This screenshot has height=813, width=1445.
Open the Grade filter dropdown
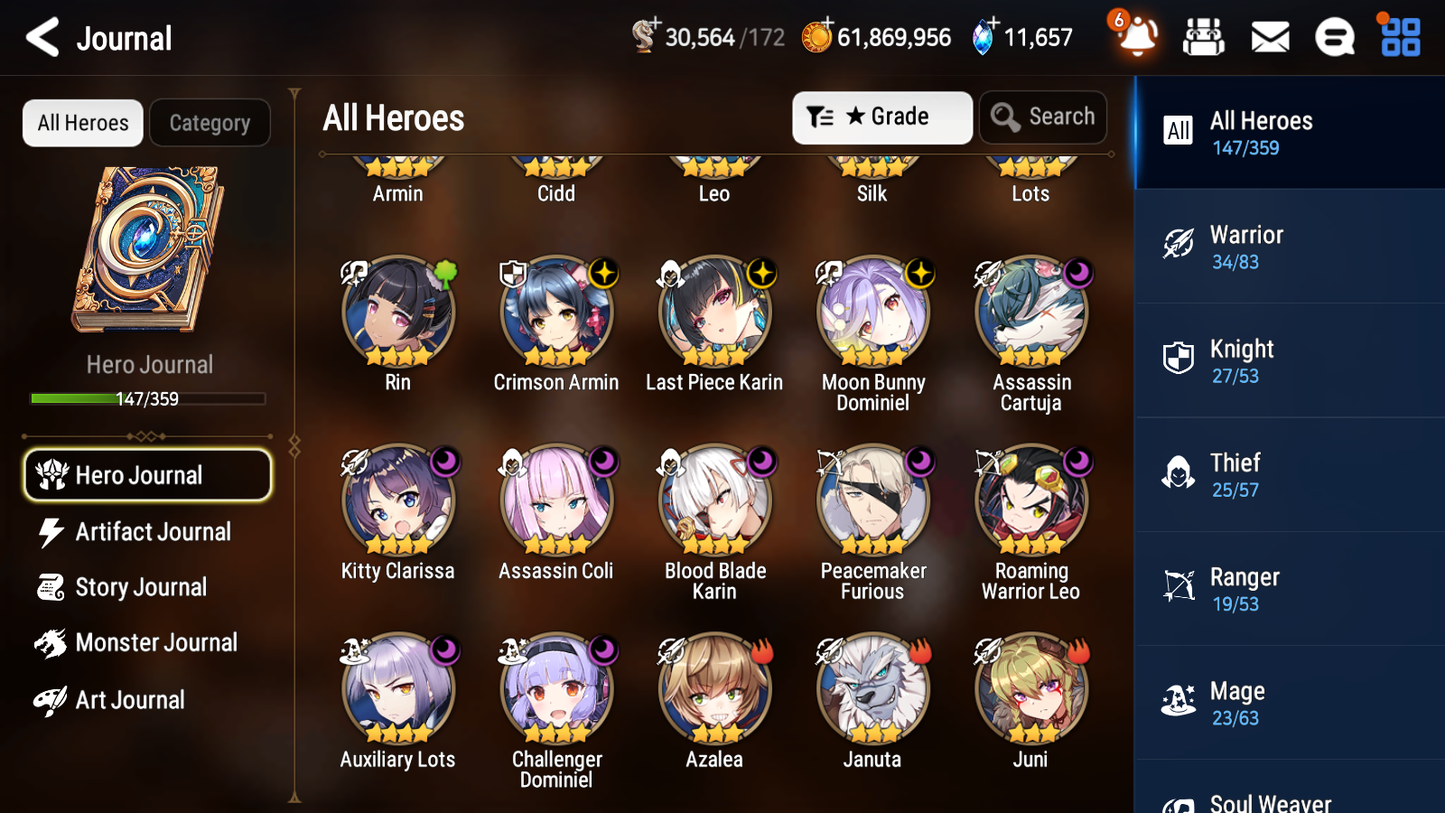click(881, 117)
